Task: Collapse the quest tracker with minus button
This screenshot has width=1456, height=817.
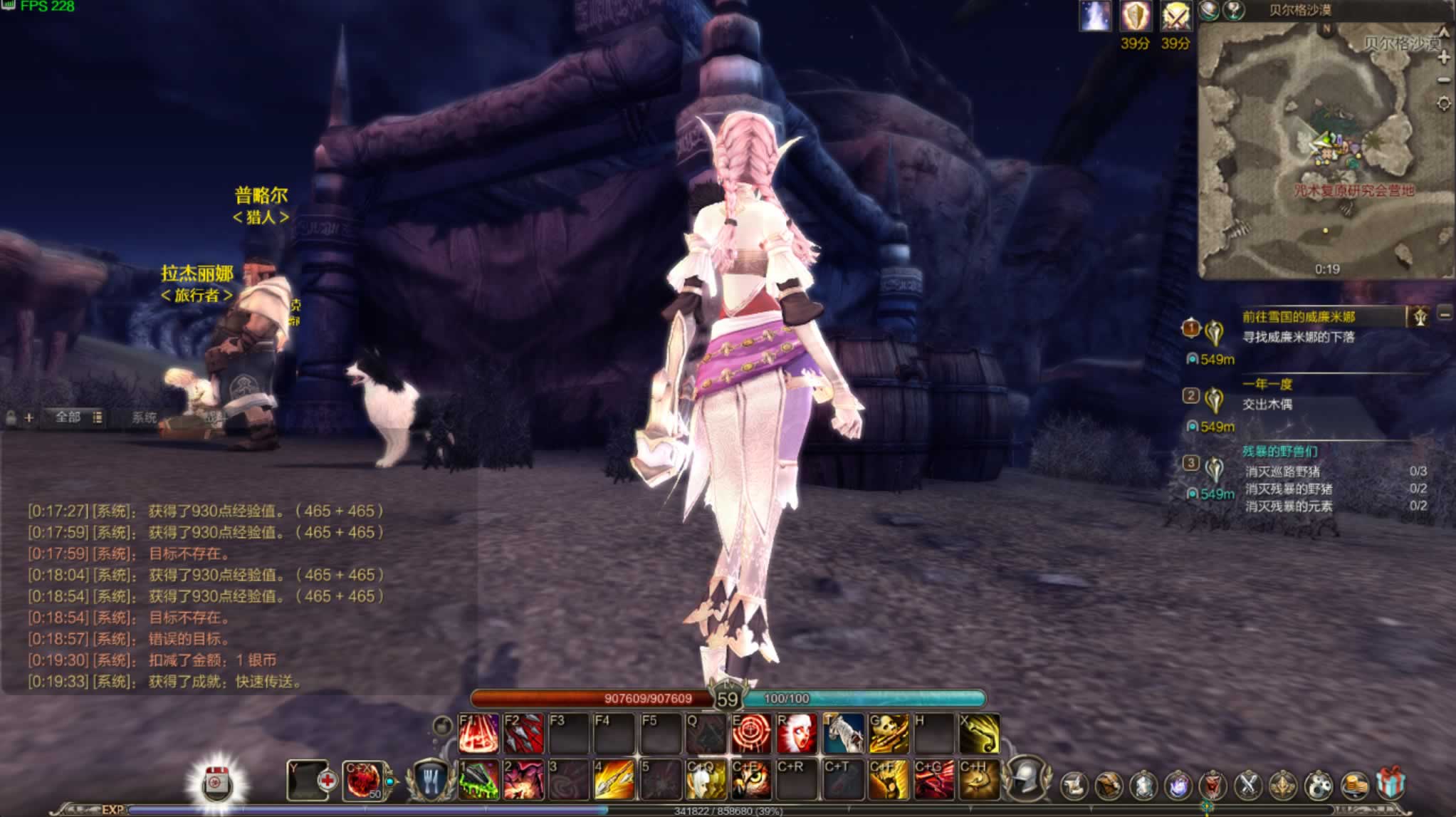Action: click(1445, 314)
